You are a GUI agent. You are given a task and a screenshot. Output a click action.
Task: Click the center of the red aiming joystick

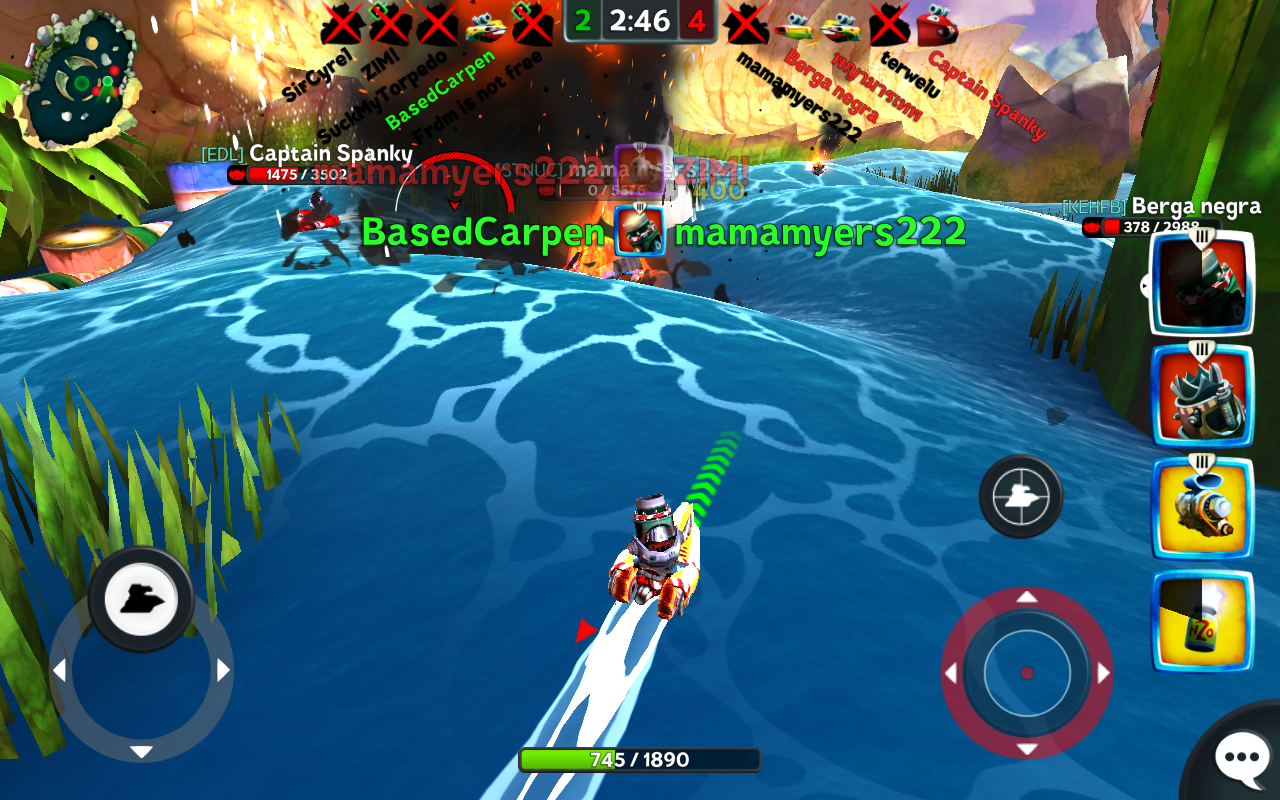click(1026, 673)
